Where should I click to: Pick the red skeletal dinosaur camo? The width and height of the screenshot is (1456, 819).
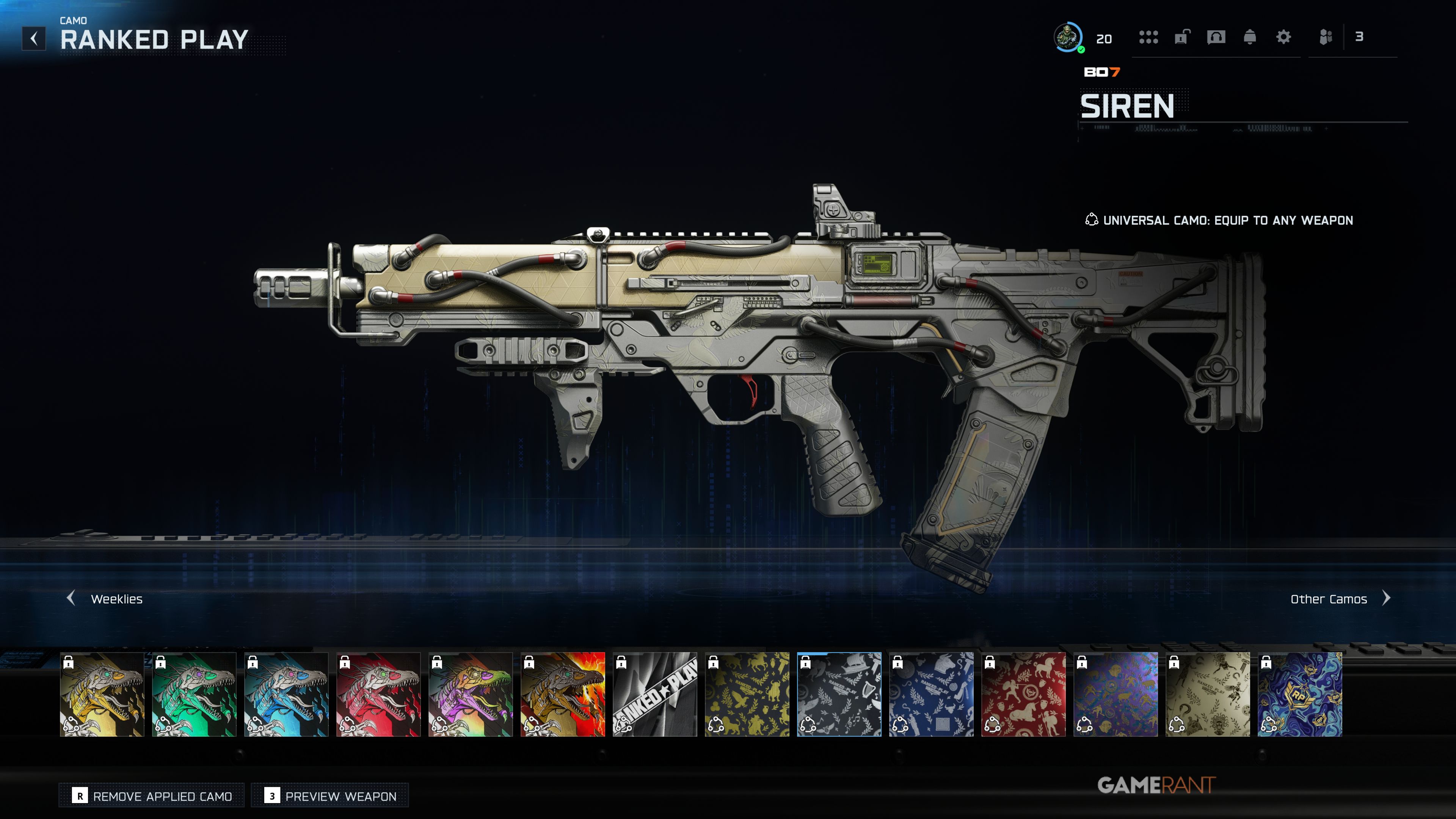pyautogui.click(x=378, y=694)
